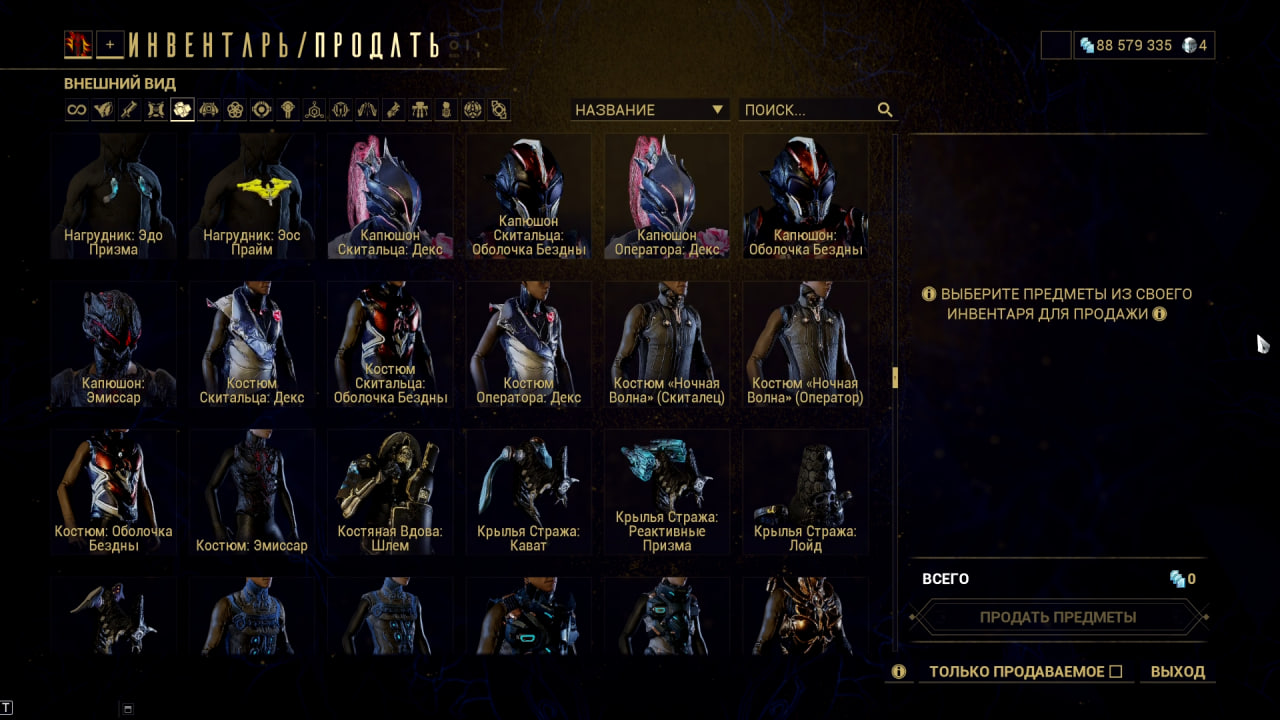The height and width of the screenshot is (720, 1280).
Task: Pick Костюм «Ночная Волна» (Скиталец)
Action: click(x=666, y=344)
